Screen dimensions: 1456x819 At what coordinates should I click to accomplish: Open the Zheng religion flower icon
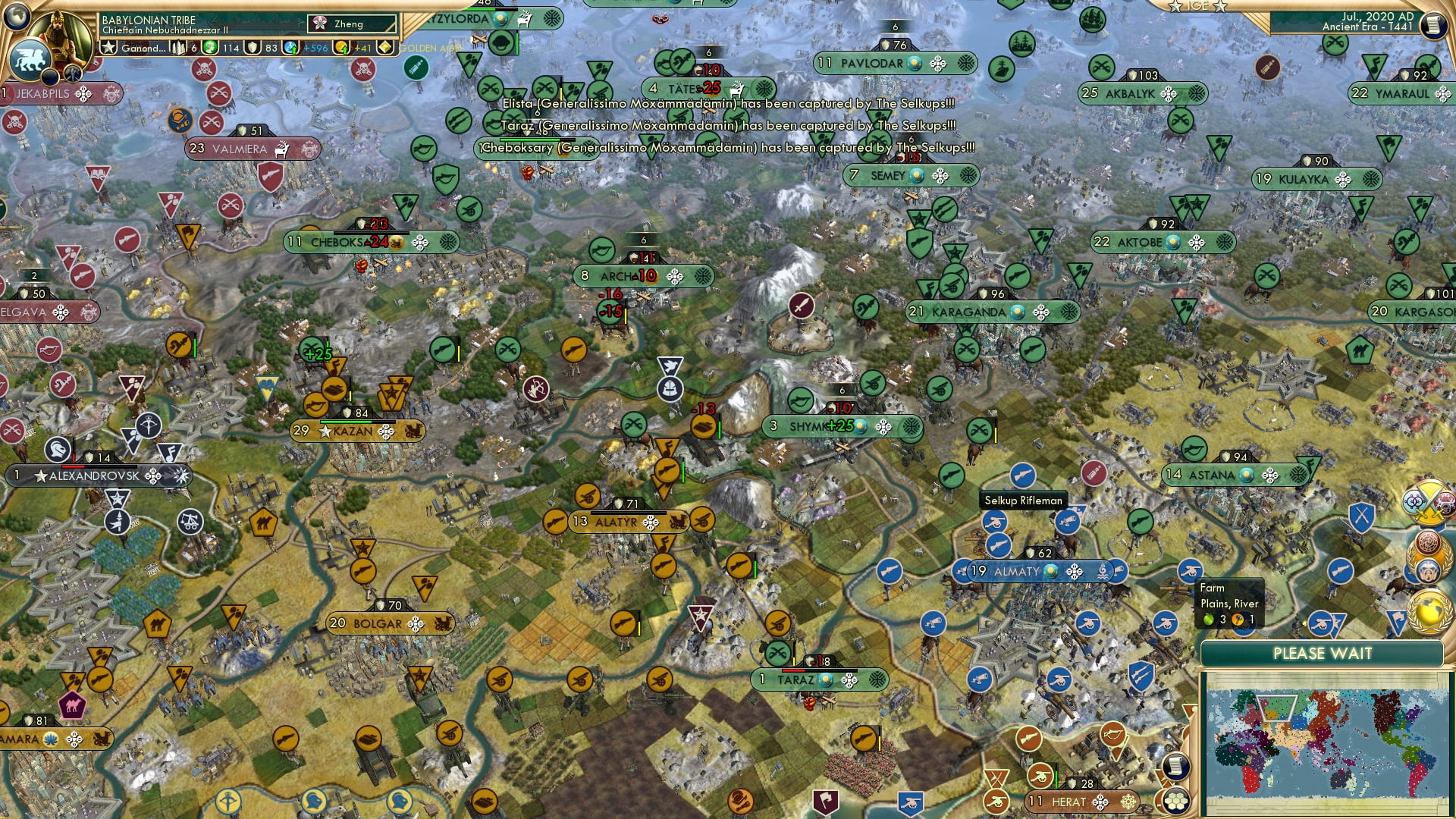319,24
